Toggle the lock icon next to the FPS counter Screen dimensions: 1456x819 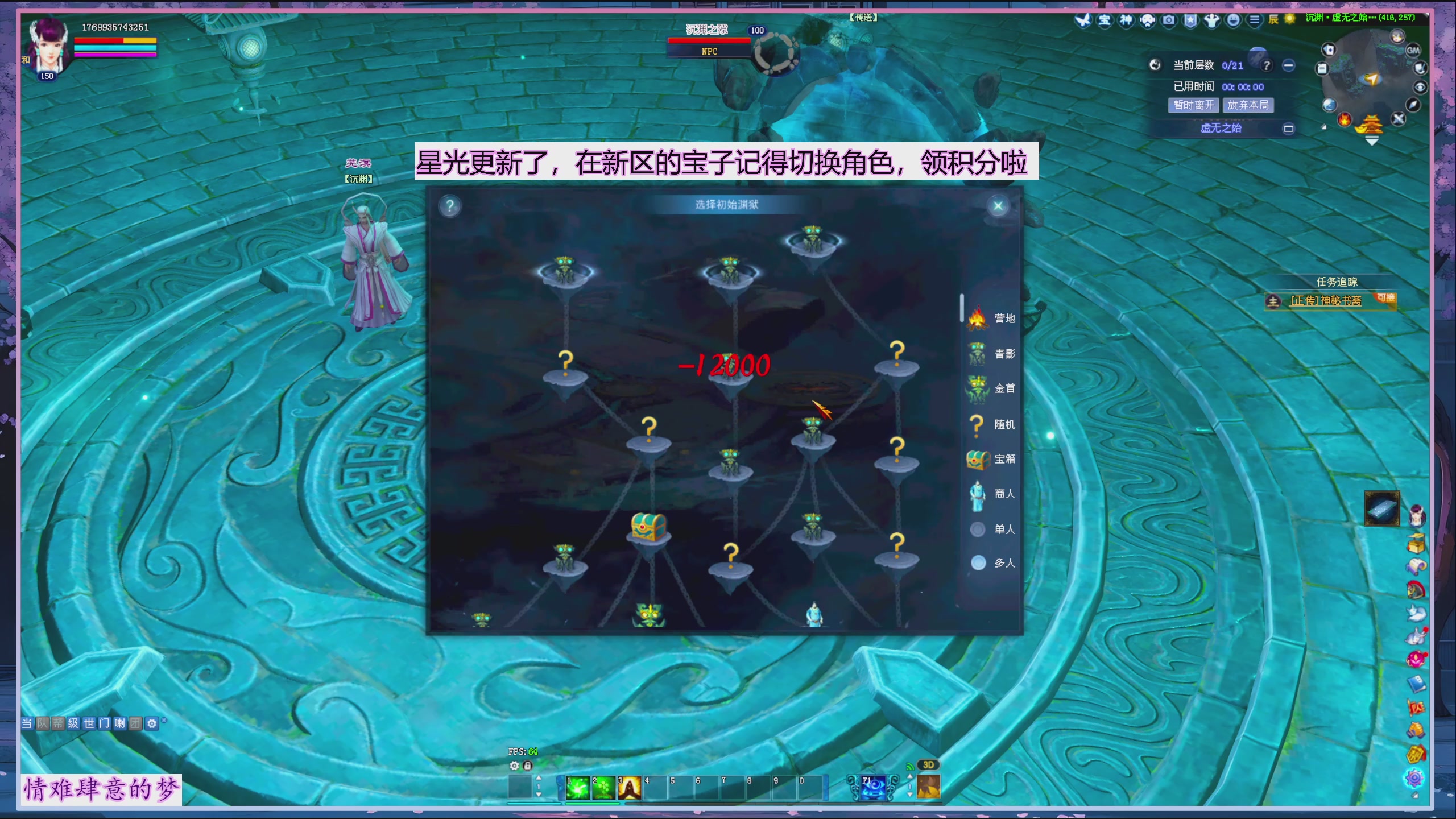coord(527,766)
